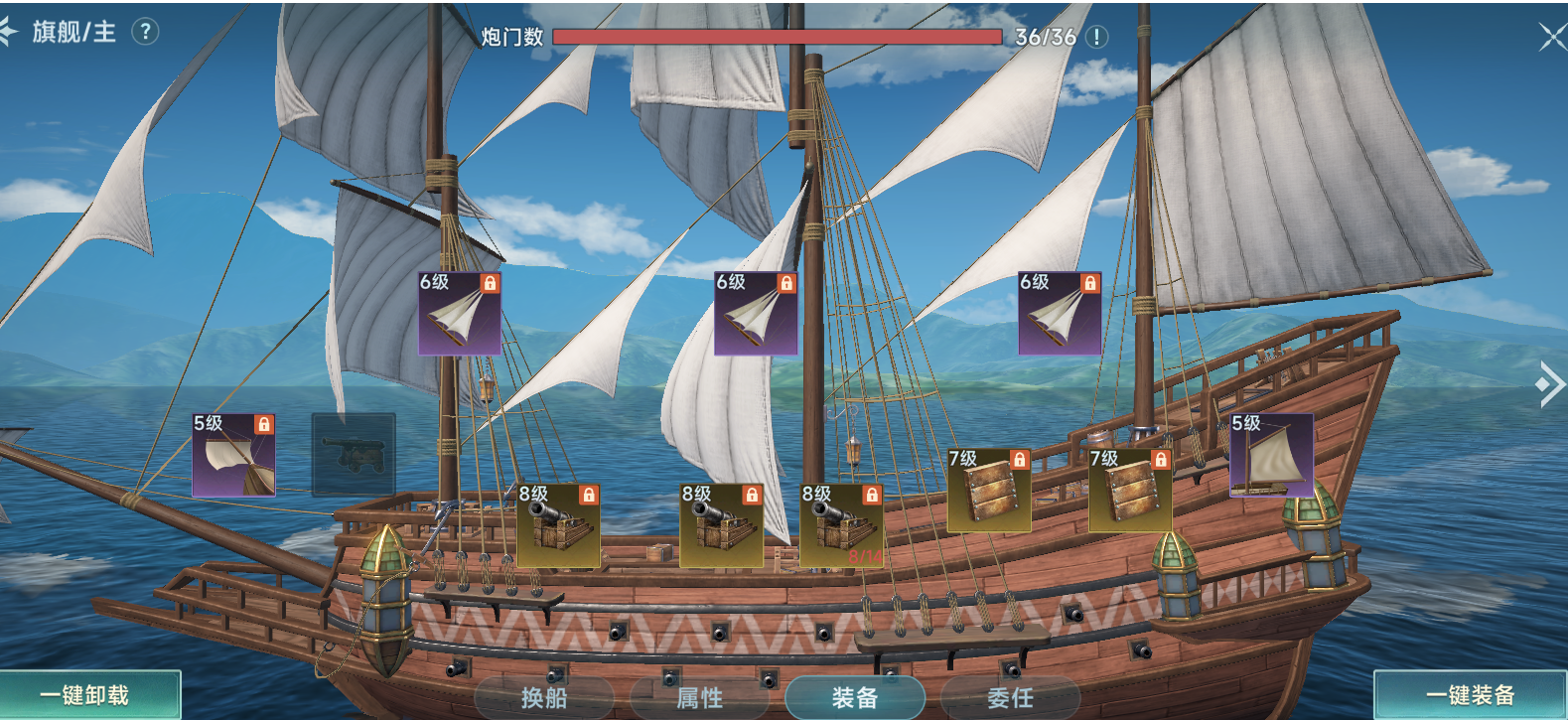Select the 8级 cannon slot showing 8/14
Screen dimensions: 1568x720
(842, 526)
